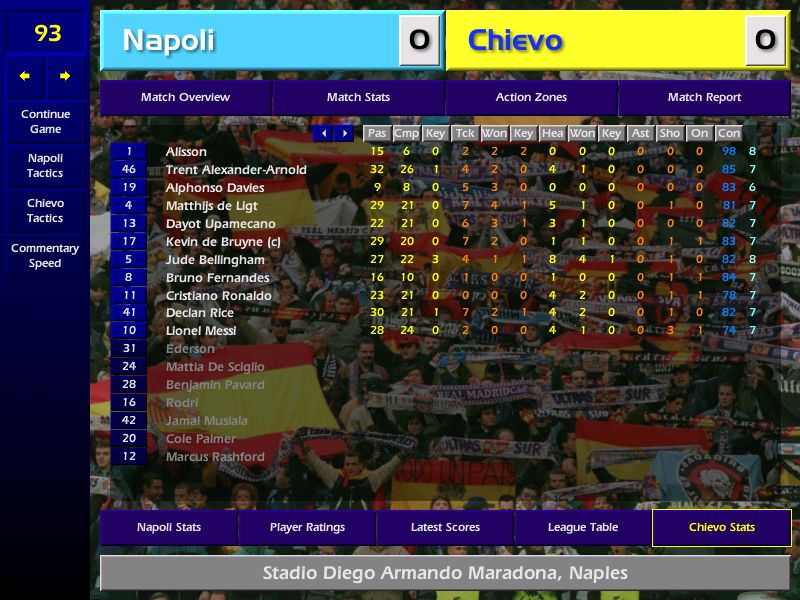Click the yellow left arrow in sidebar
800x600 pixels.
(x=25, y=76)
